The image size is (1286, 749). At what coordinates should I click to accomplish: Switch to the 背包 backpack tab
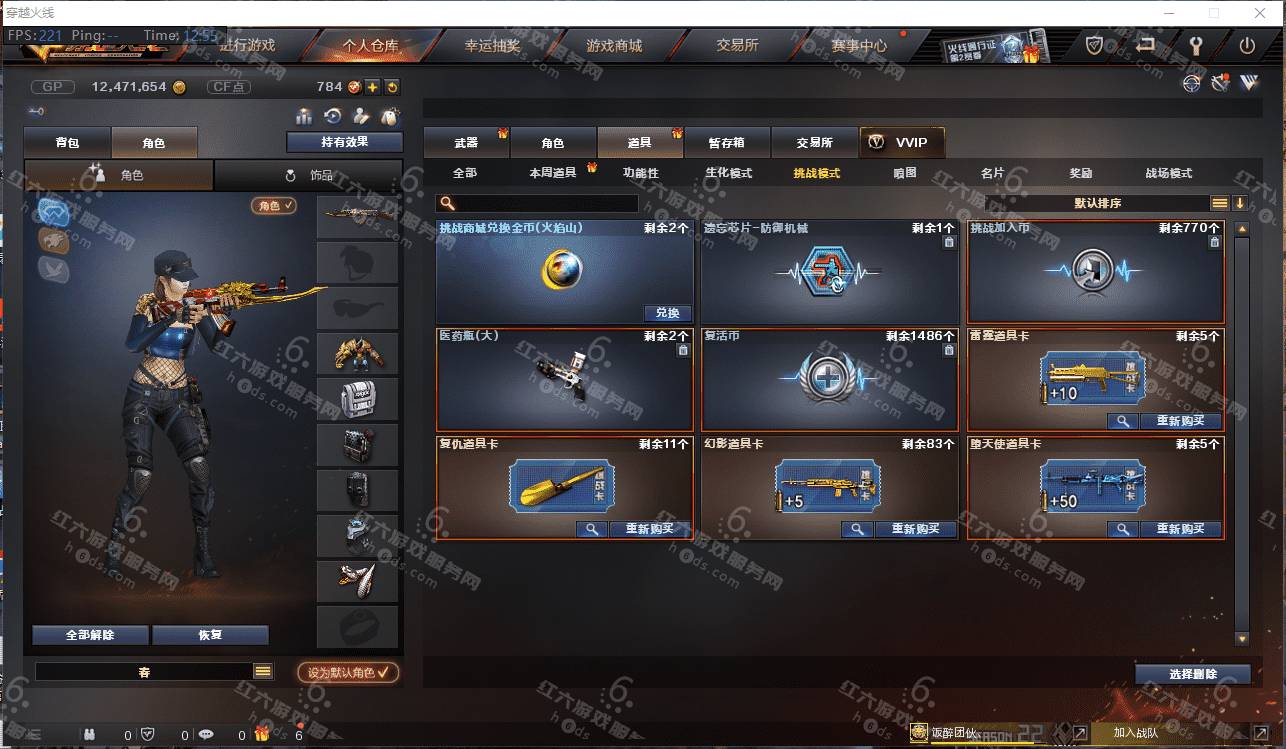[x=67, y=143]
